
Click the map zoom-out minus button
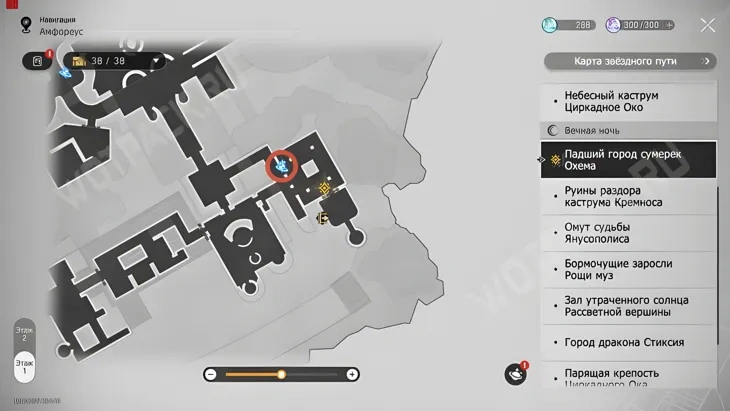211,374
